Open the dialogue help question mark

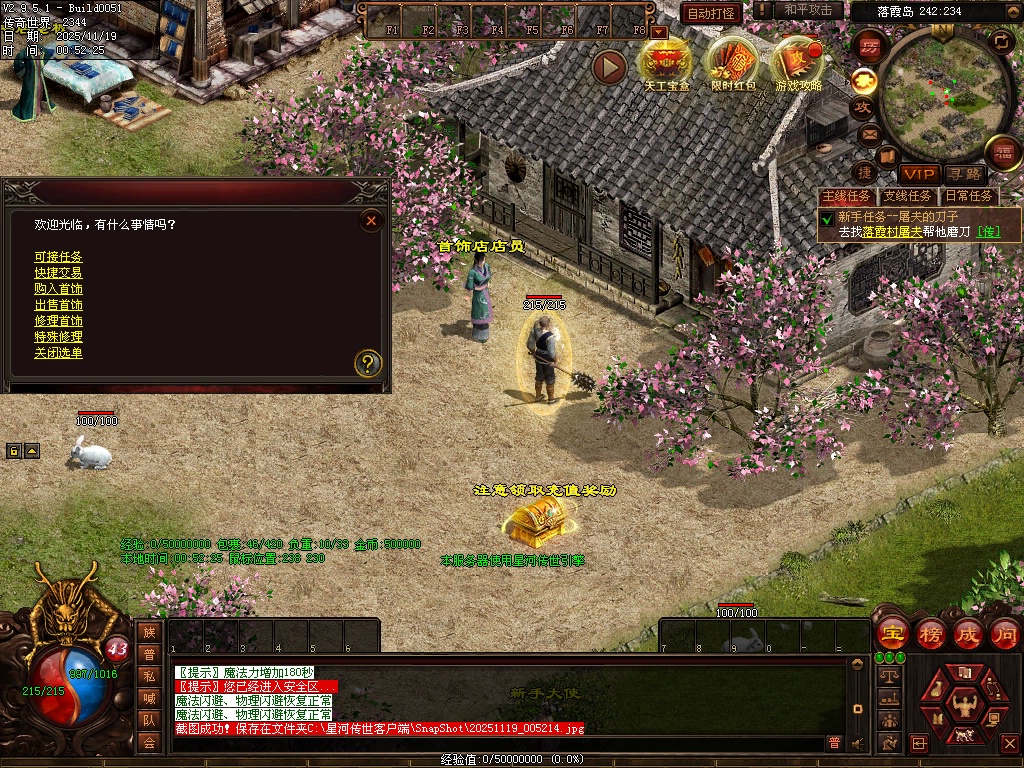pos(369,363)
